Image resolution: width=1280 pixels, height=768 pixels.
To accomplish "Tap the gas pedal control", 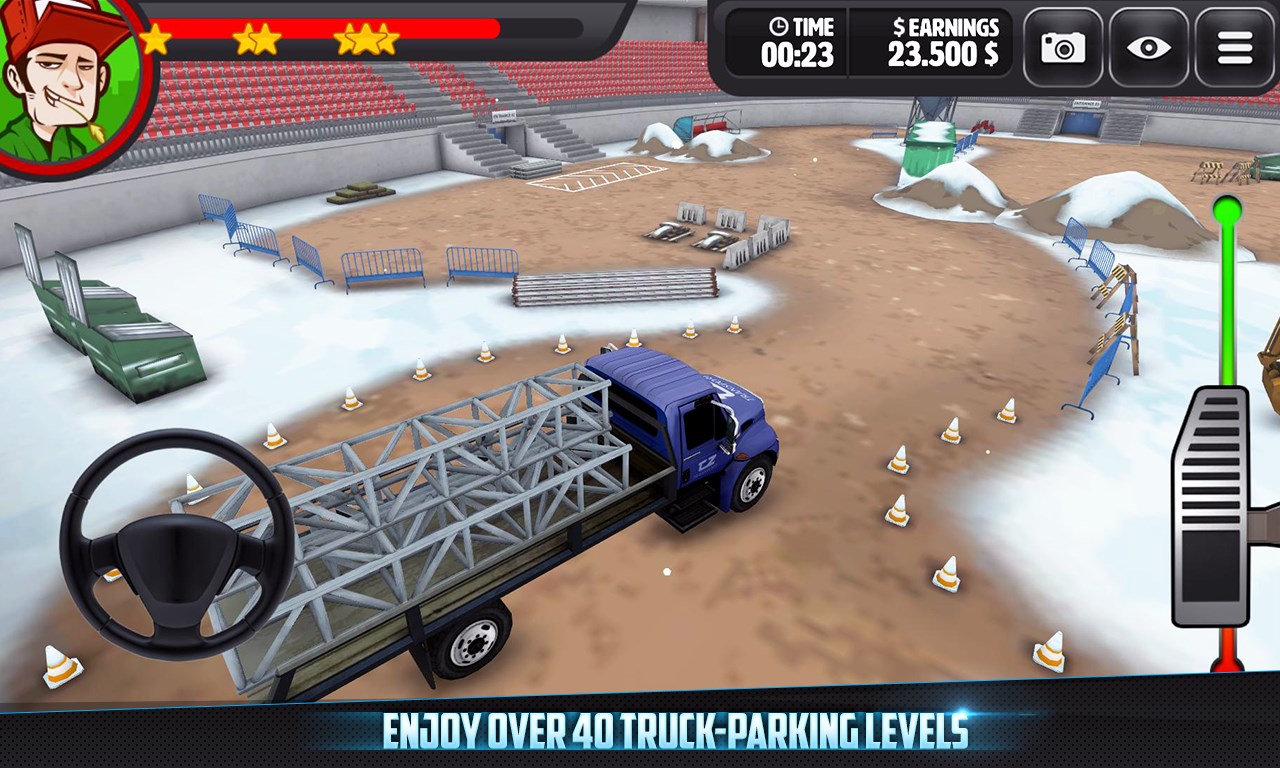I will (1210, 506).
